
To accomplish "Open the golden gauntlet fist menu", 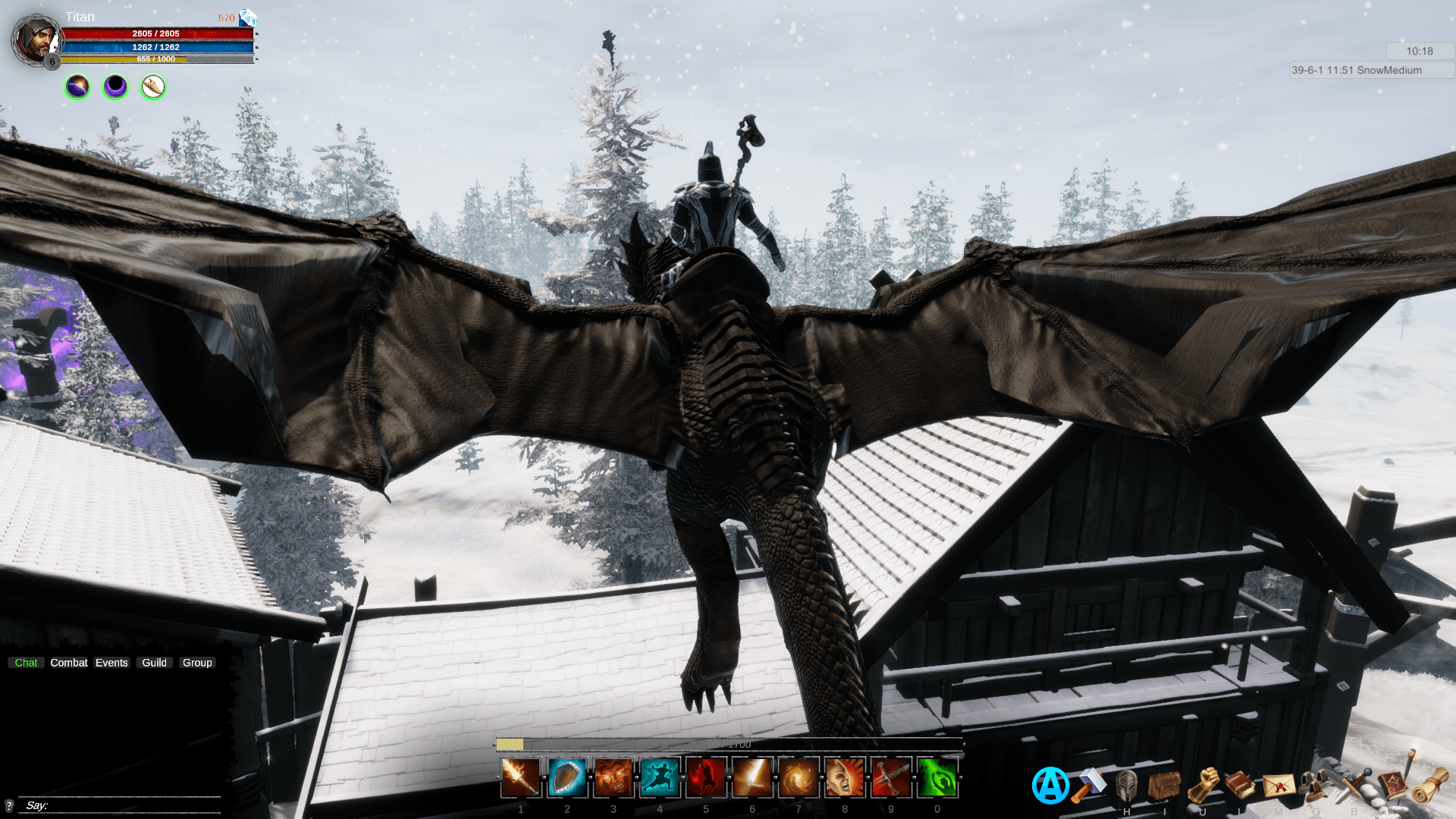I will coord(1203,785).
